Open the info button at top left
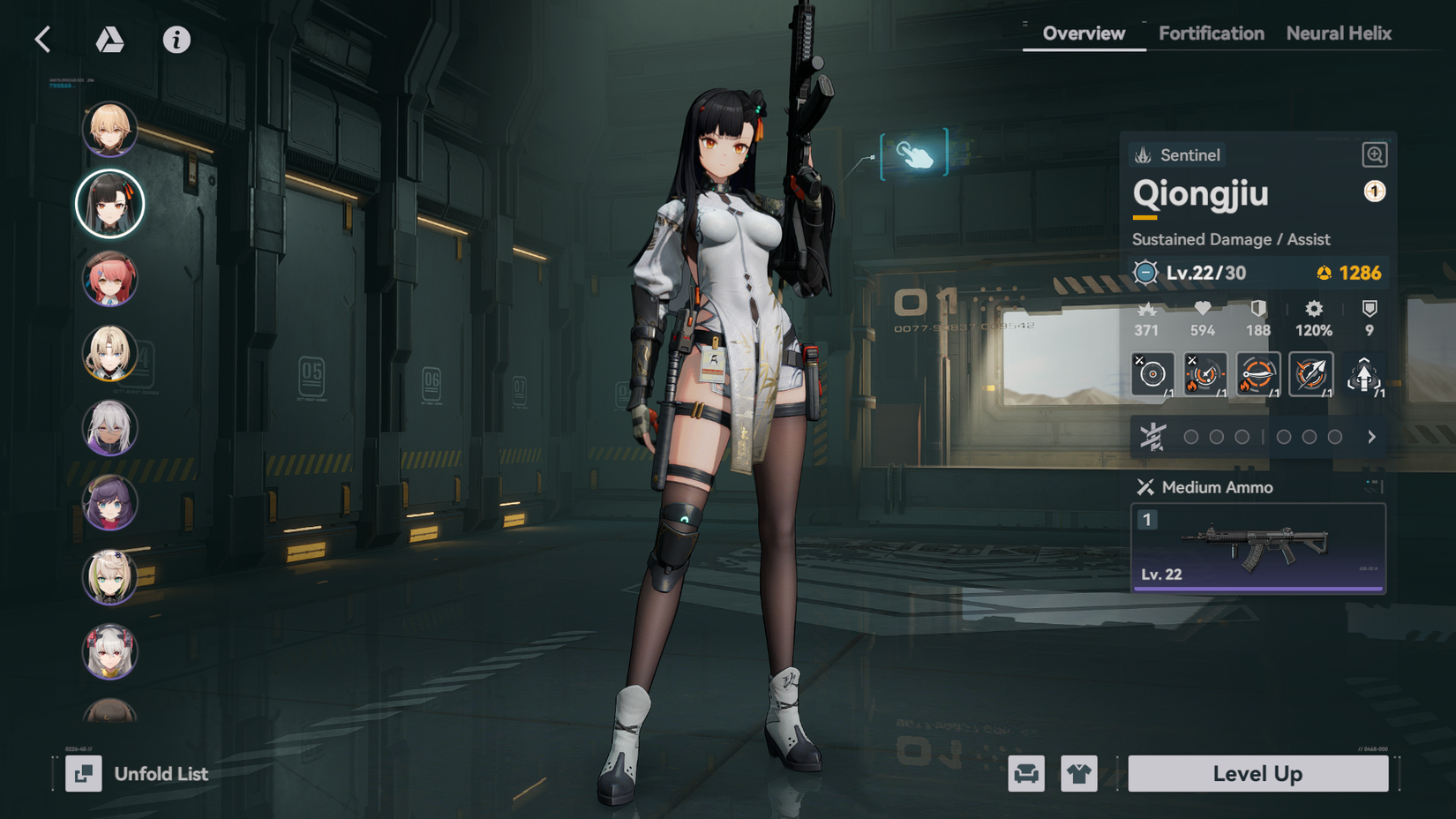 tap(176, 39)
